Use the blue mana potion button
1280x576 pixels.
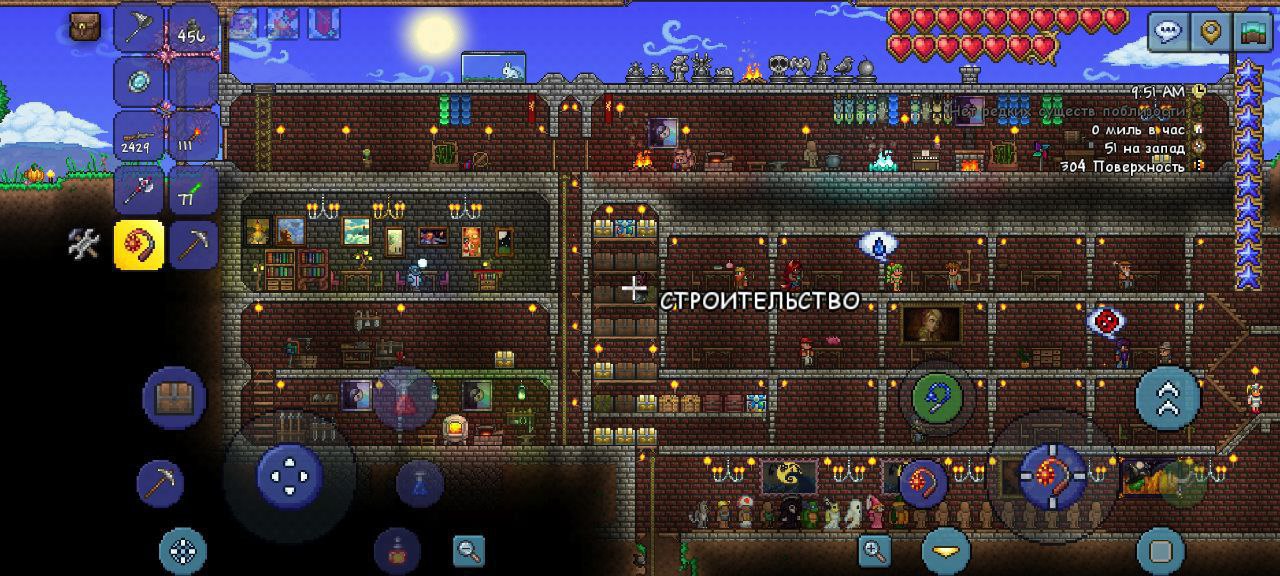[x=420, y=484]
